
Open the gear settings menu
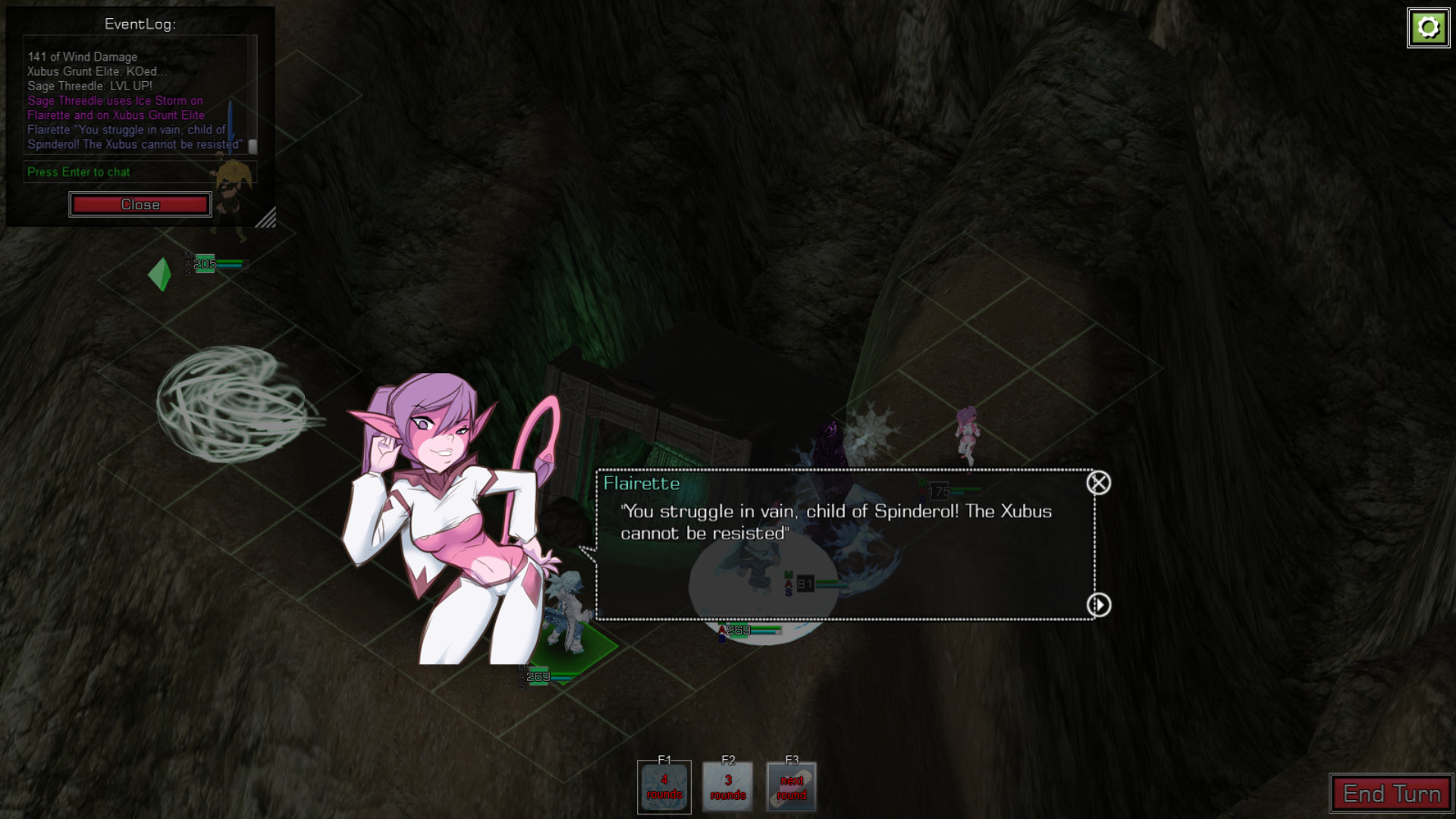[x=1429, y=28]
